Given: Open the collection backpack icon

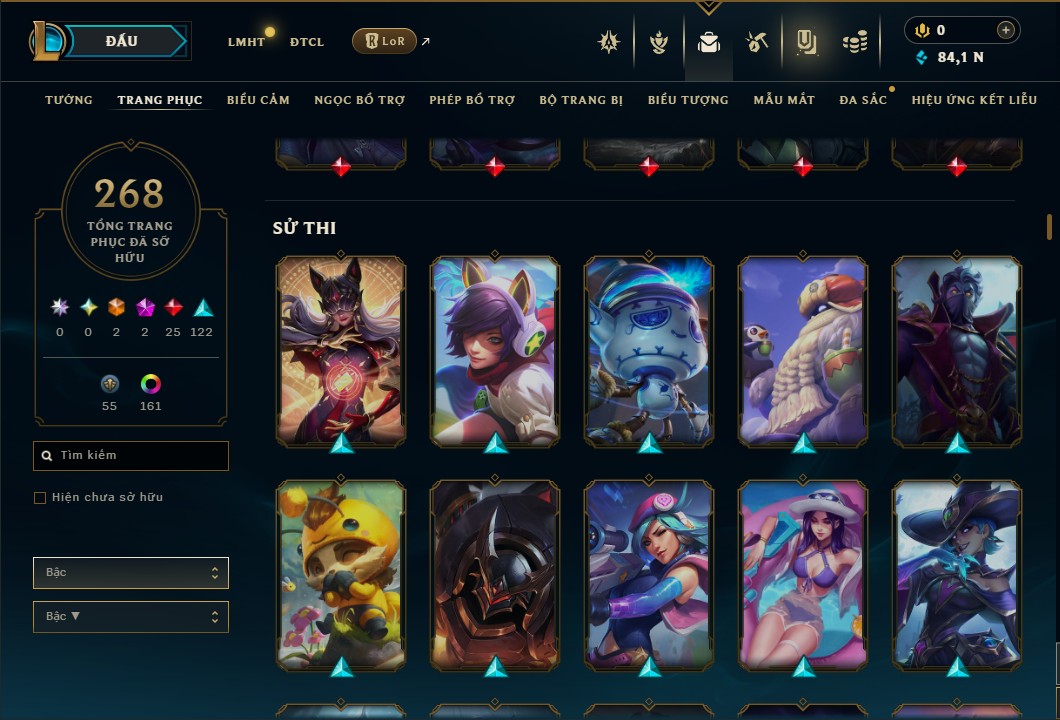Looking at the screenshot, I should pyautogui.click(x=709, y=42).
